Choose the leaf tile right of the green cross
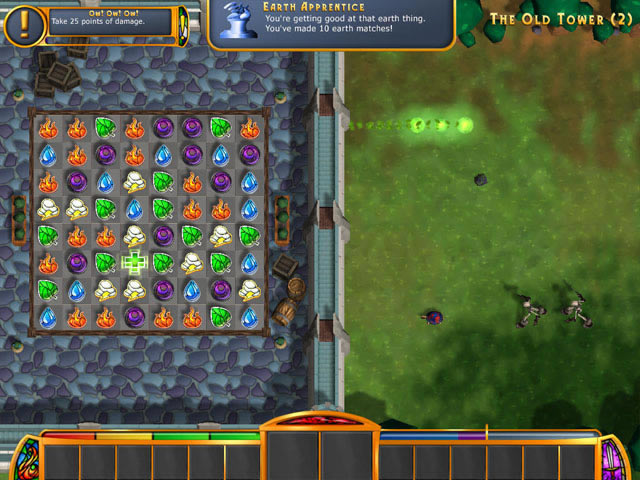The width and height of the screenshot is (640, 480). tap(162, 263)
